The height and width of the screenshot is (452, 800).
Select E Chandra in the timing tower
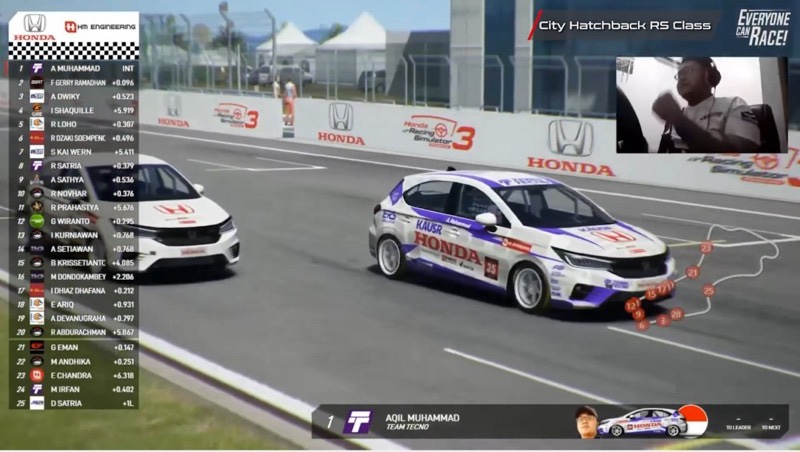tap(75, 375)
